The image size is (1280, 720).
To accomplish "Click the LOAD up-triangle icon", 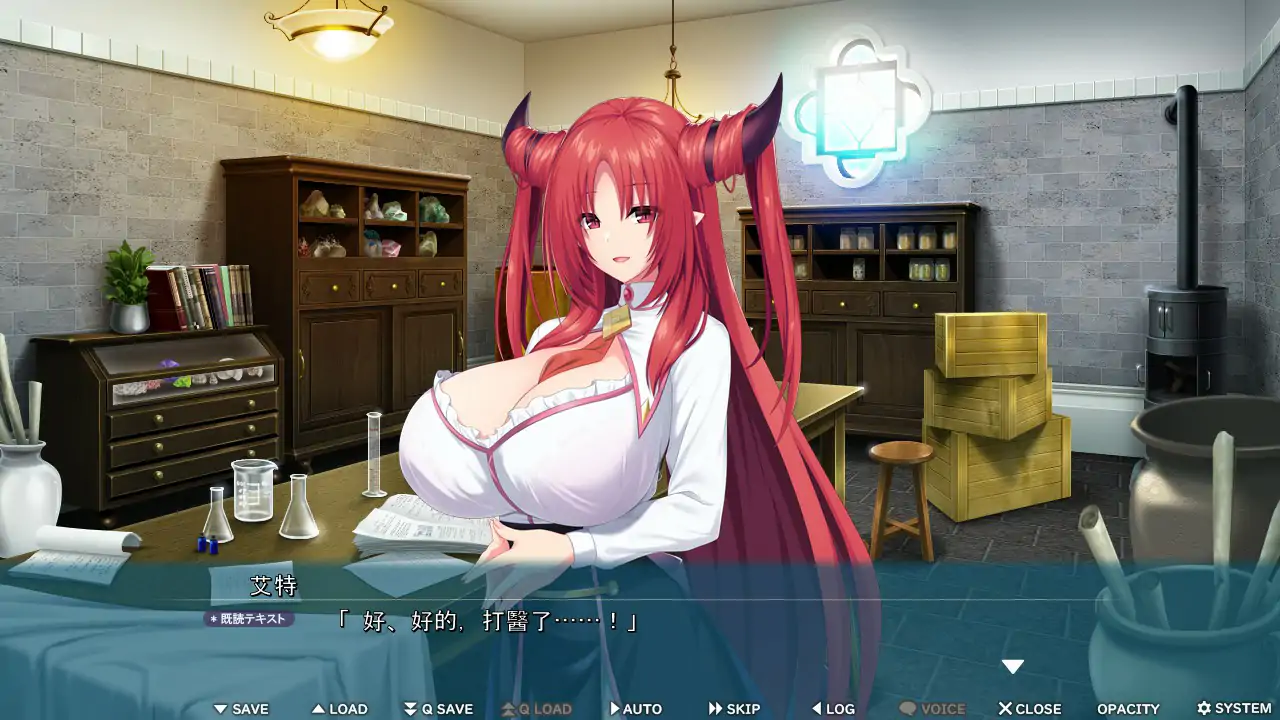I will (317, 708).
